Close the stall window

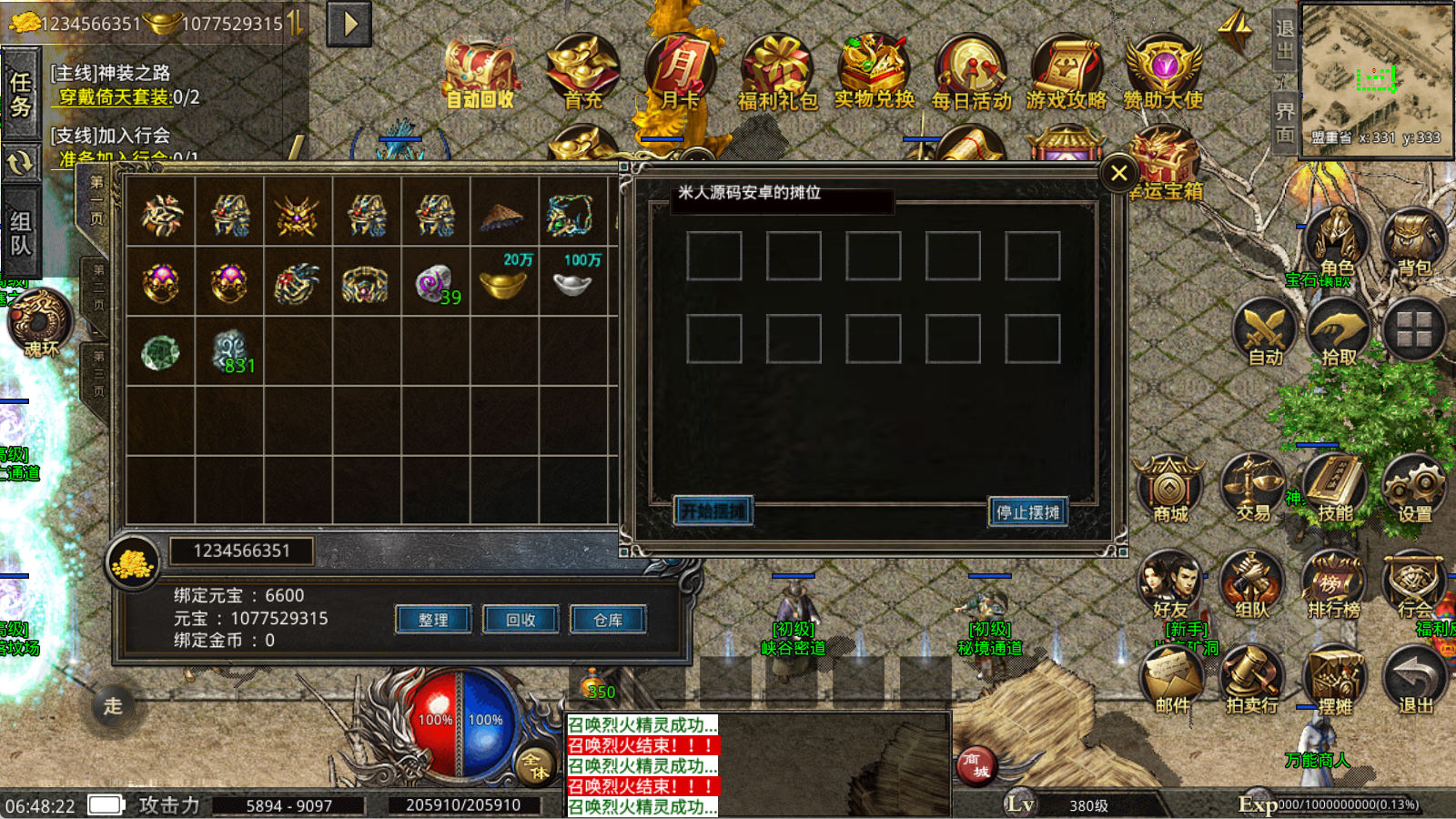coord(1118,173)
